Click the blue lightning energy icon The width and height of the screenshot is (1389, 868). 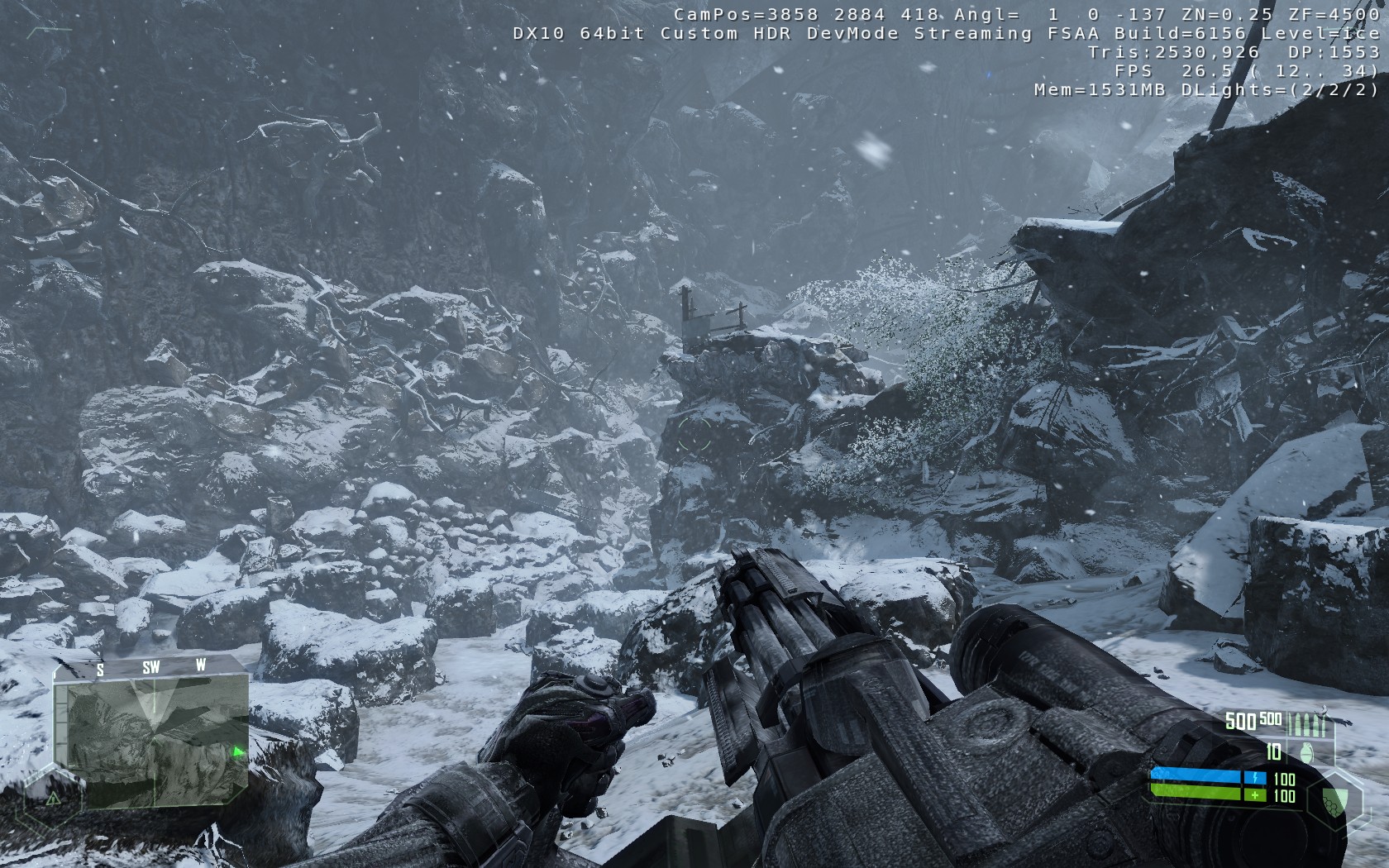click(x=1255, y=776)
